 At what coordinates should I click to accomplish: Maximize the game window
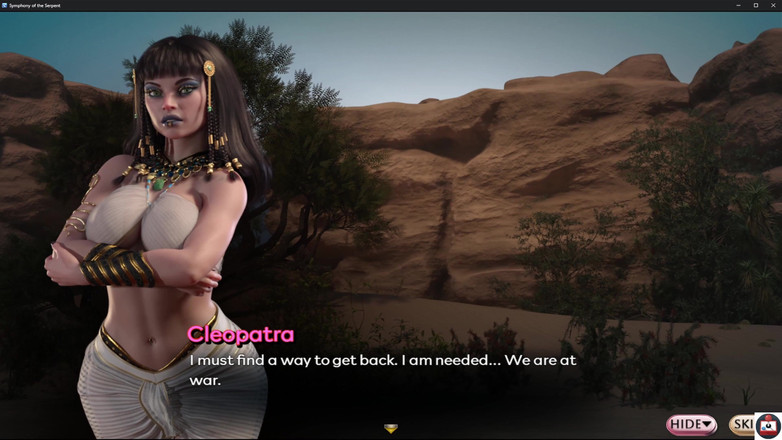pyautogui.click(x=756, y=5)
